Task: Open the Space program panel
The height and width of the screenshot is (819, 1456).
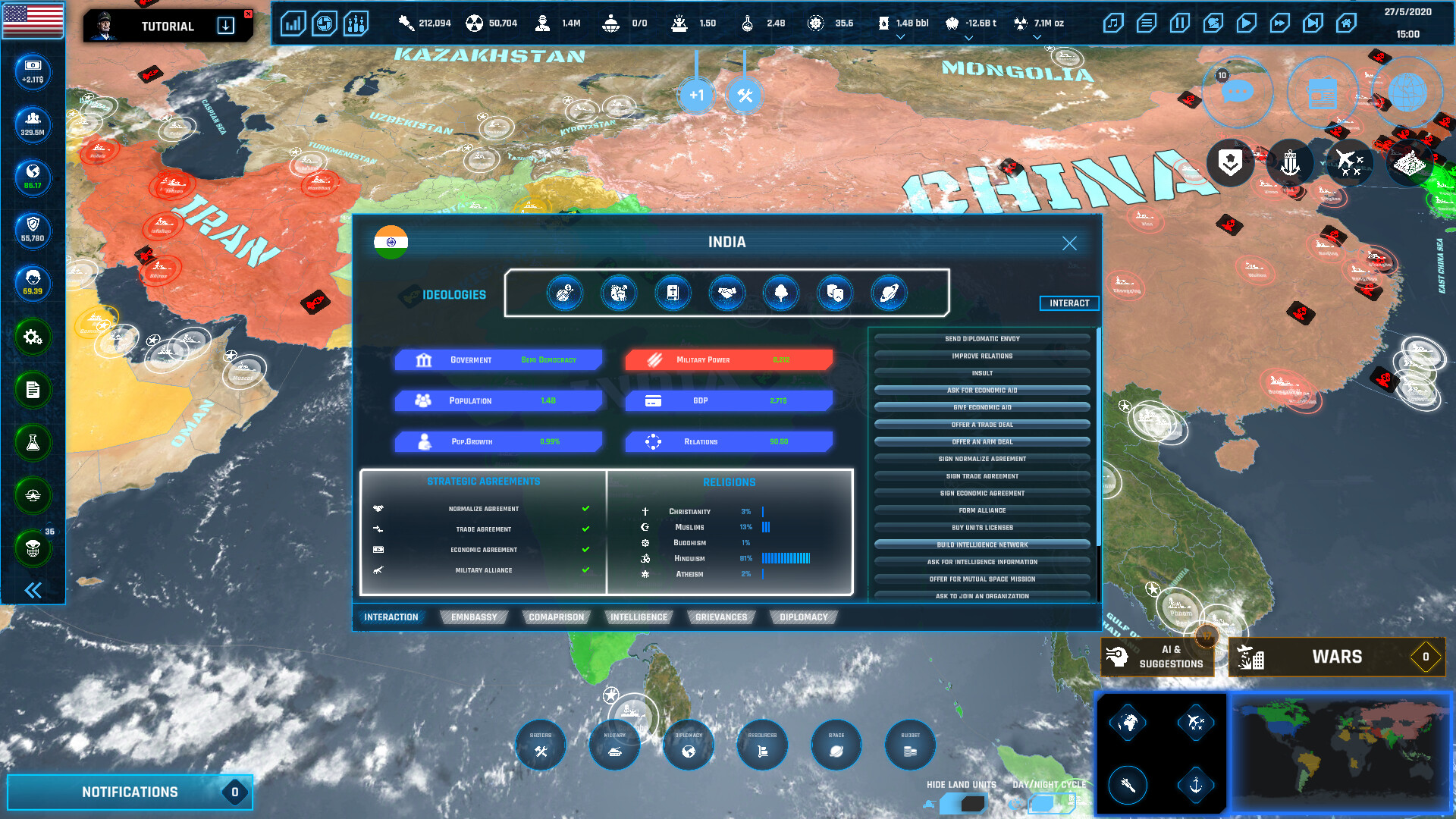Action: click(x=836, y=745)
